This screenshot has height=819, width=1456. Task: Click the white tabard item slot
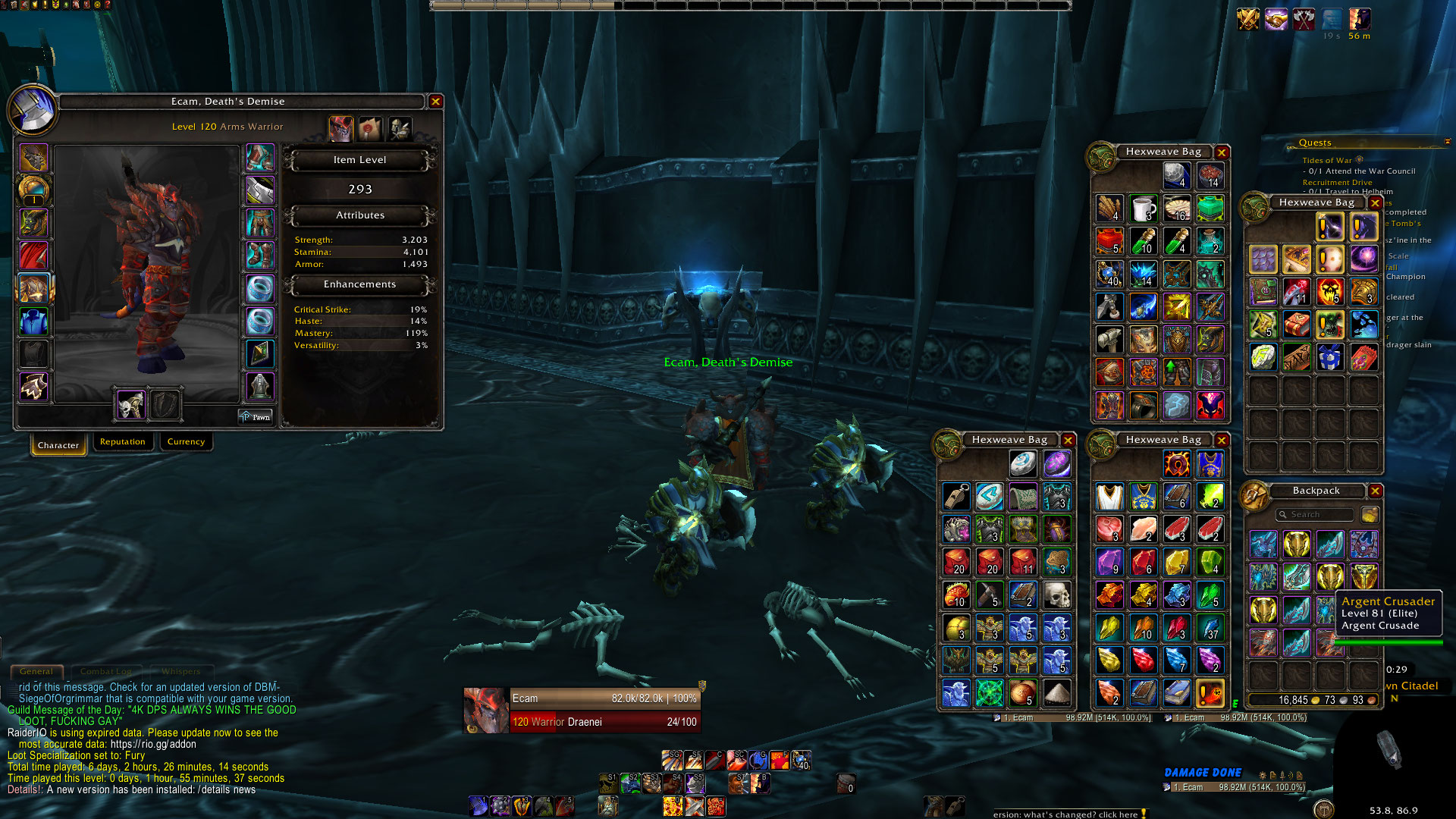pyautogui.click(x=1109, y=497)
